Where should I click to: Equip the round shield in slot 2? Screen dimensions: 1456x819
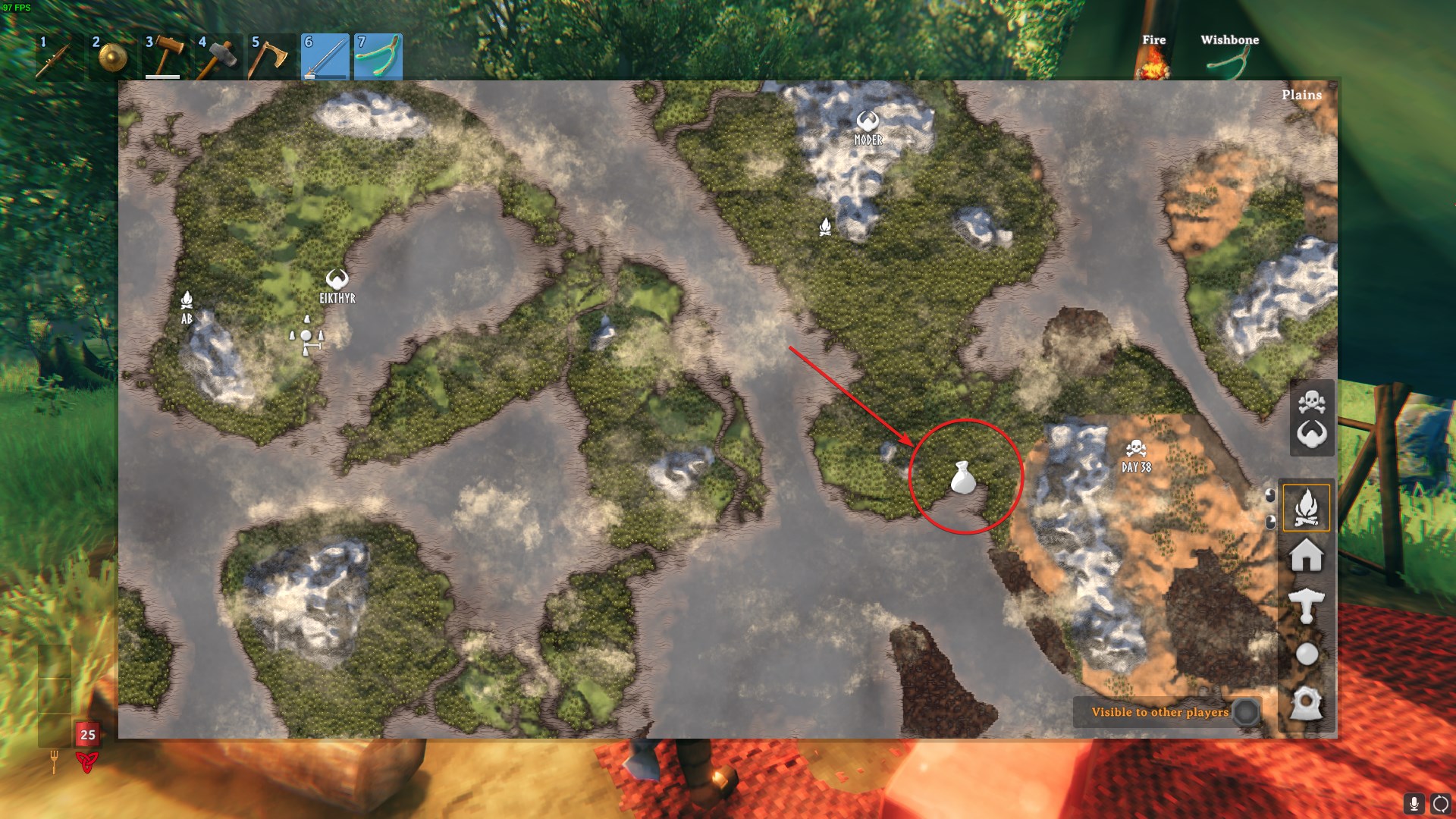tap(112, 57)
